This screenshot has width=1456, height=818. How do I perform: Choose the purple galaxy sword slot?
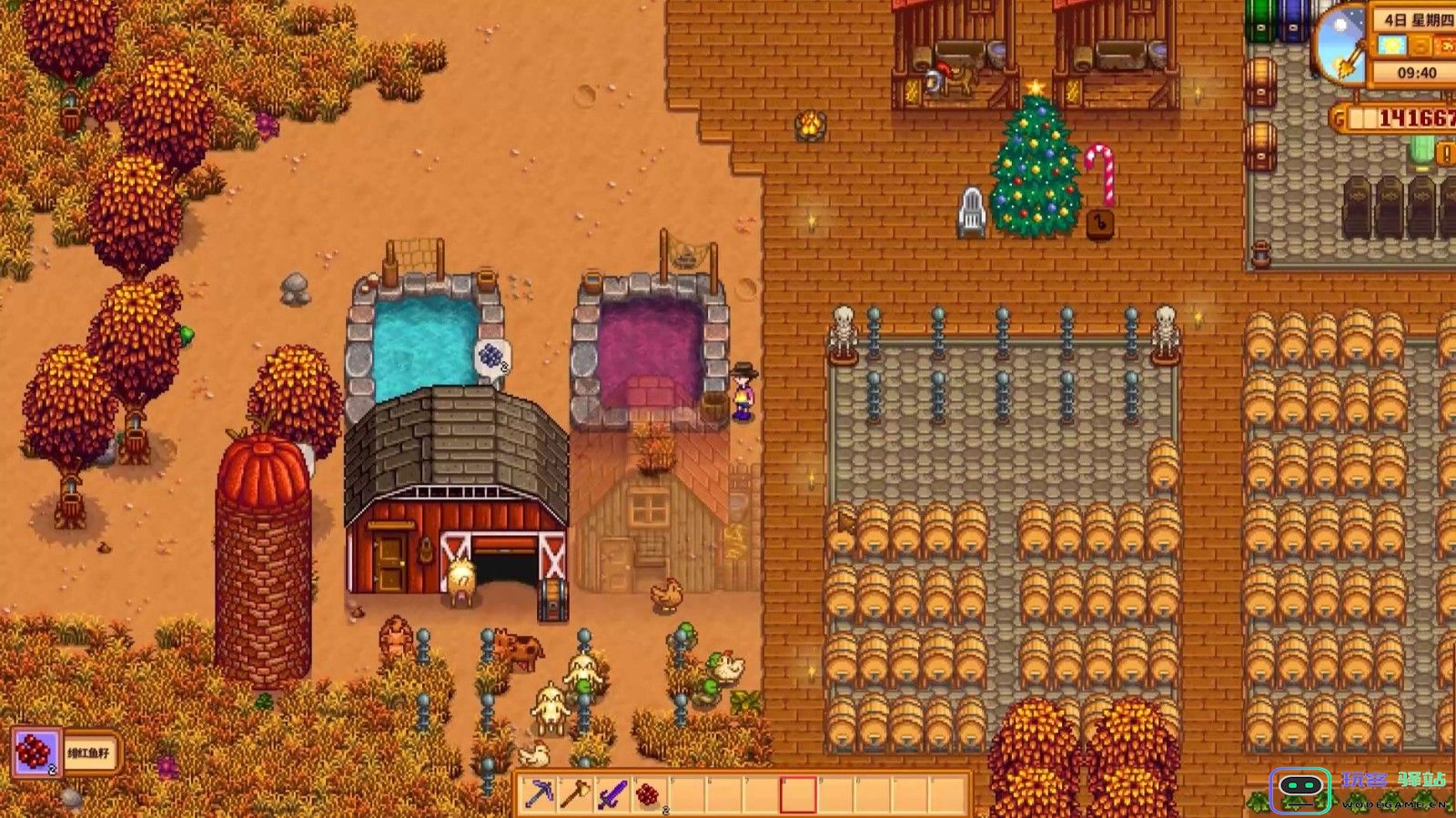tap(612, 794)
